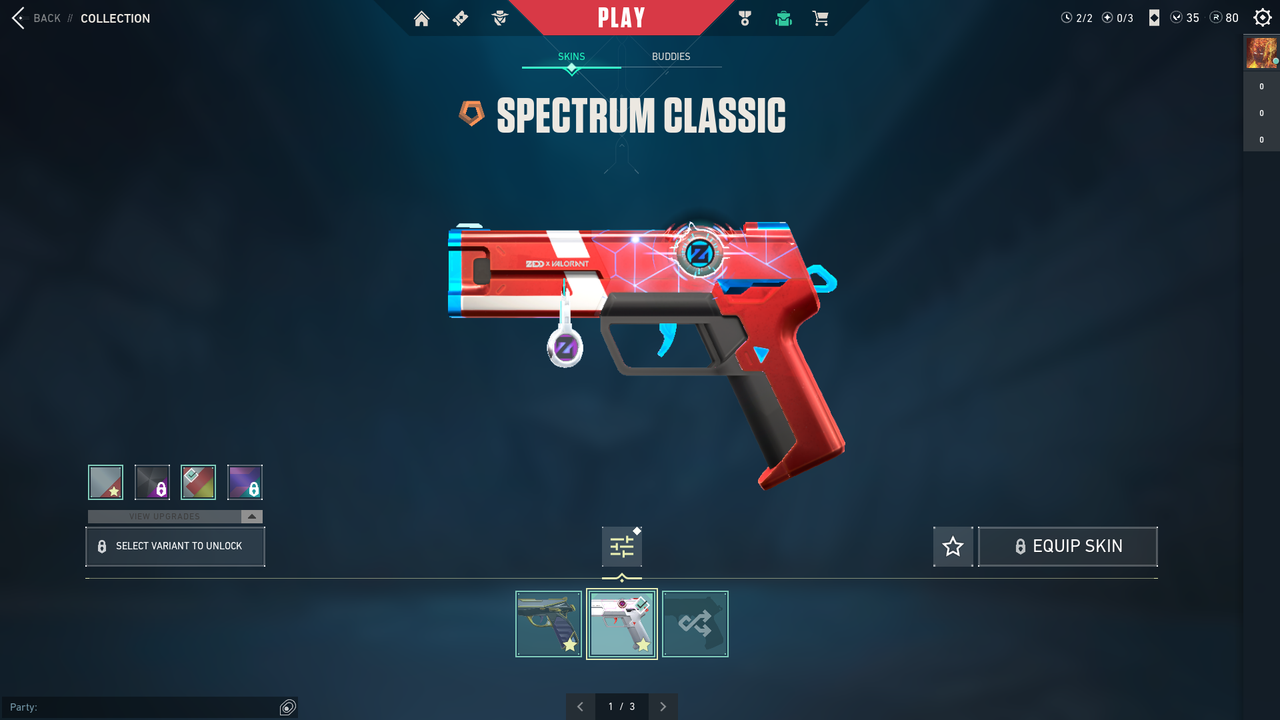
Task: Open the Battlepass ticket icon
Action: [460, 18]
